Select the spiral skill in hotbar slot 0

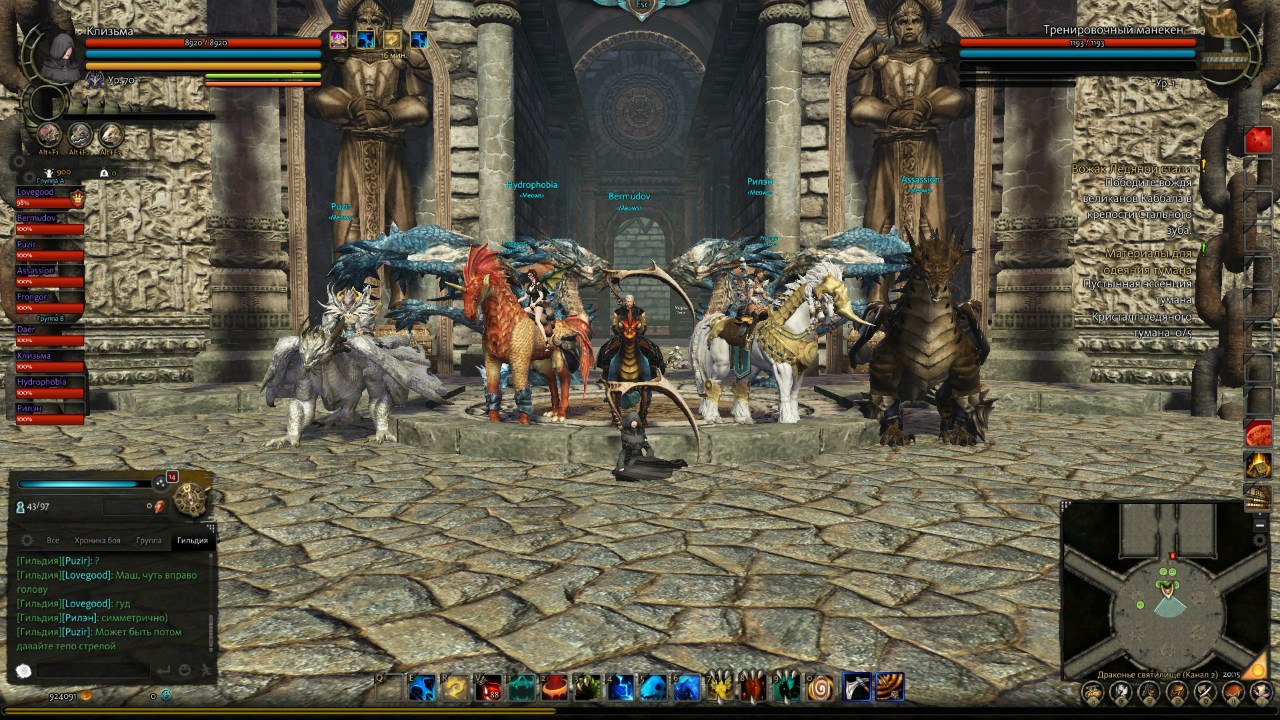[x=821, y=687]
